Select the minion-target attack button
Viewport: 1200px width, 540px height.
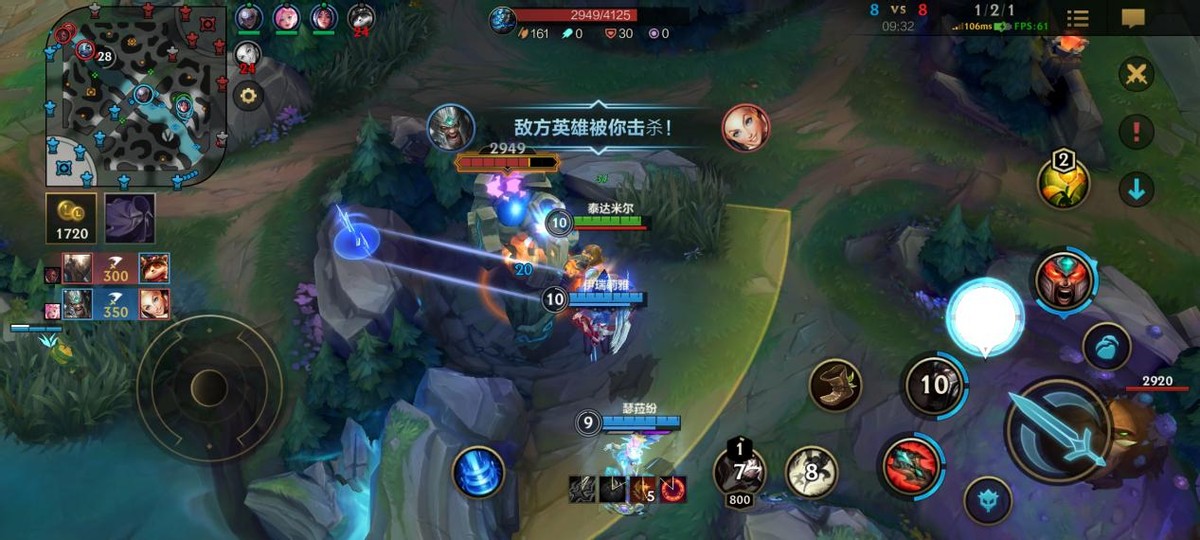[x=1106, y=346]
